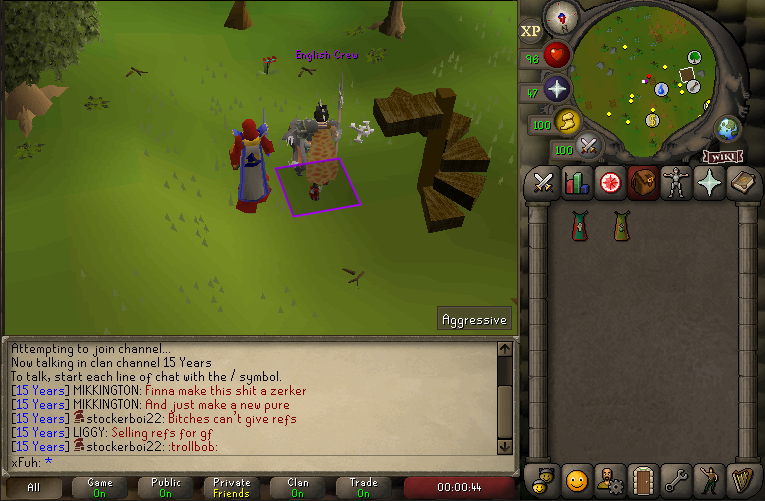
Task: Select the Public chat filter
Action: click(x=166, y=488)
